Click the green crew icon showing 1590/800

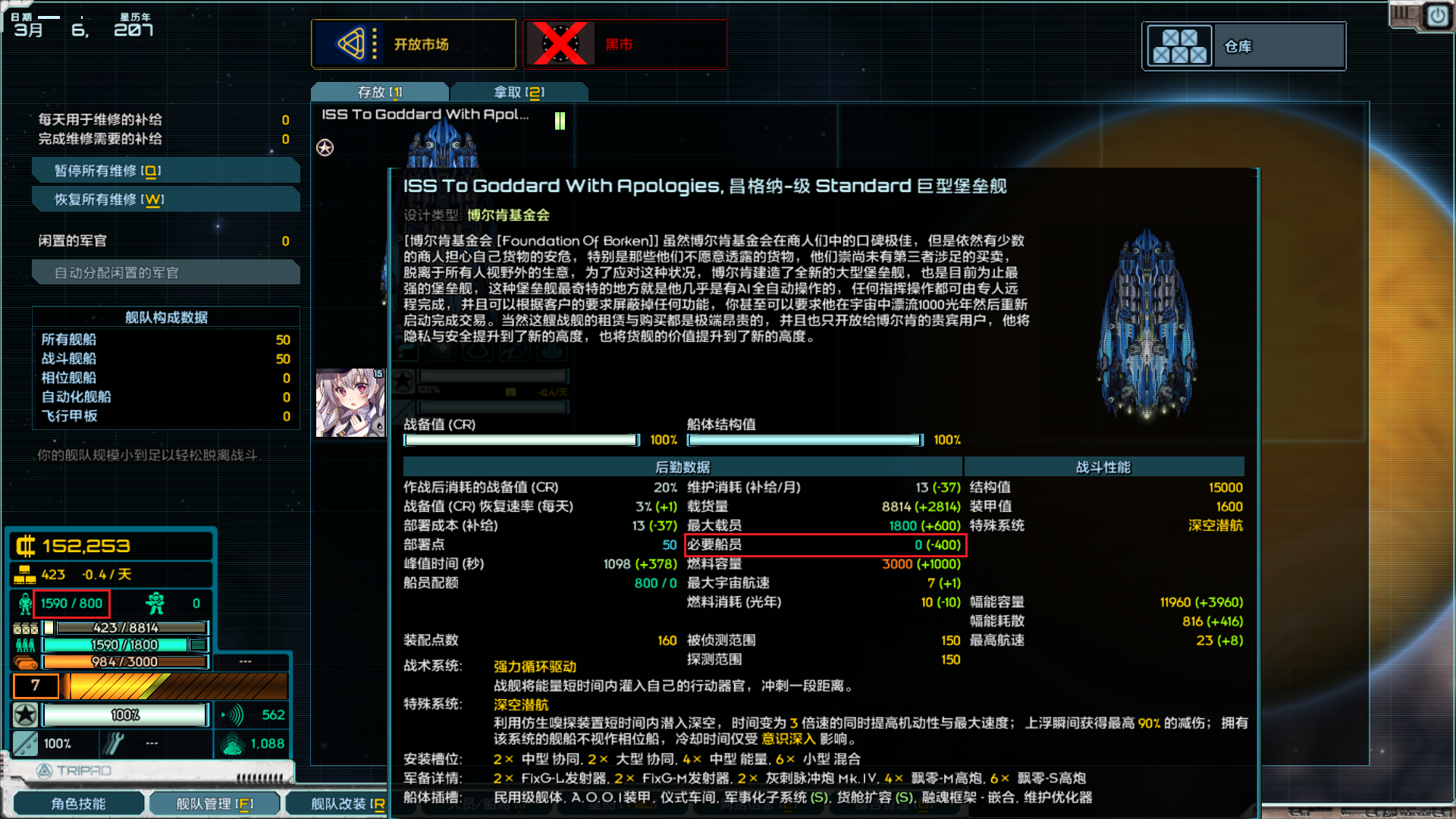click(x=24, y=603)
